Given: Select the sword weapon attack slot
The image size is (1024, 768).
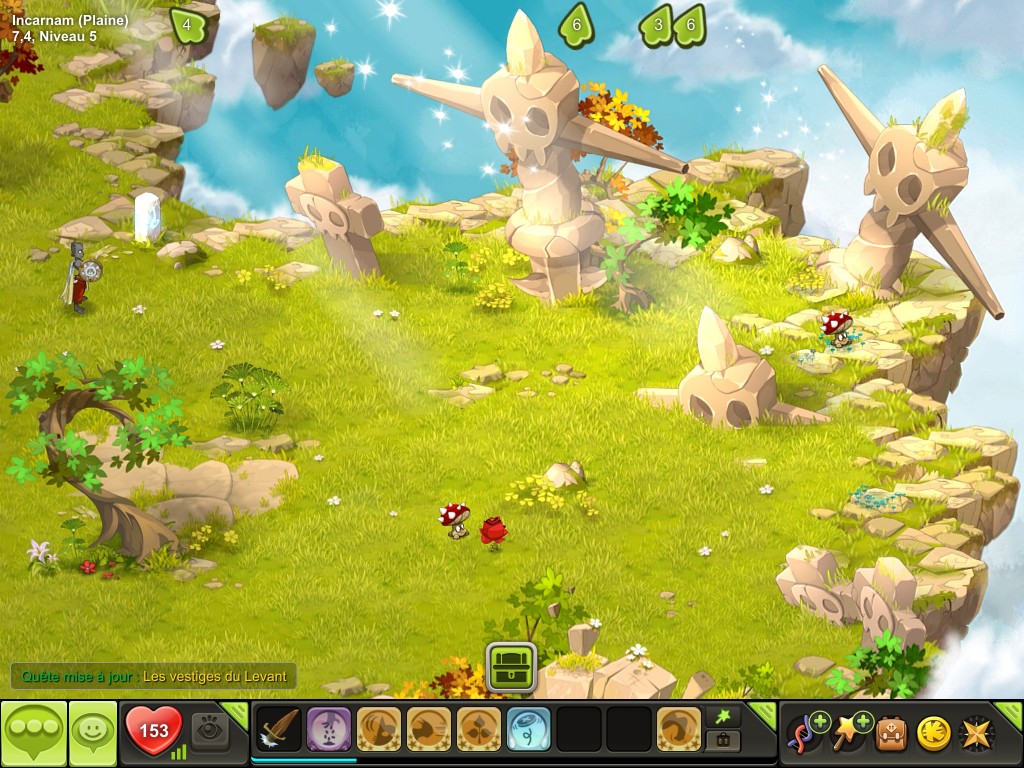Looking at the screenshot, I should coord(279,730).
